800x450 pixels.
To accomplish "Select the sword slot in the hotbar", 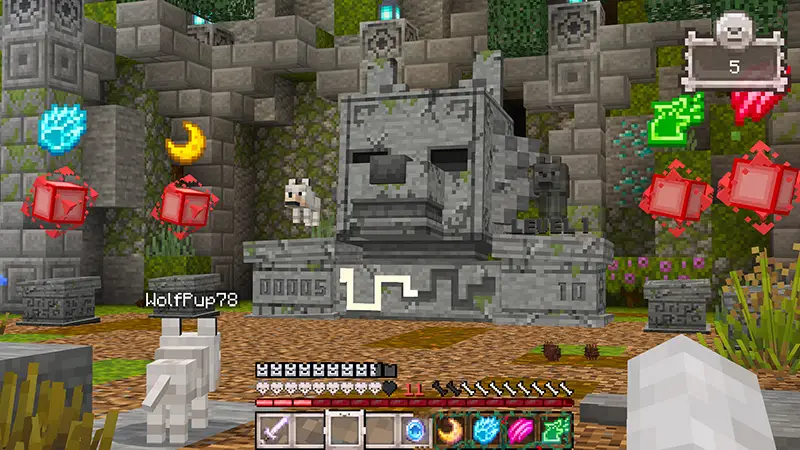I will point(274,429).
